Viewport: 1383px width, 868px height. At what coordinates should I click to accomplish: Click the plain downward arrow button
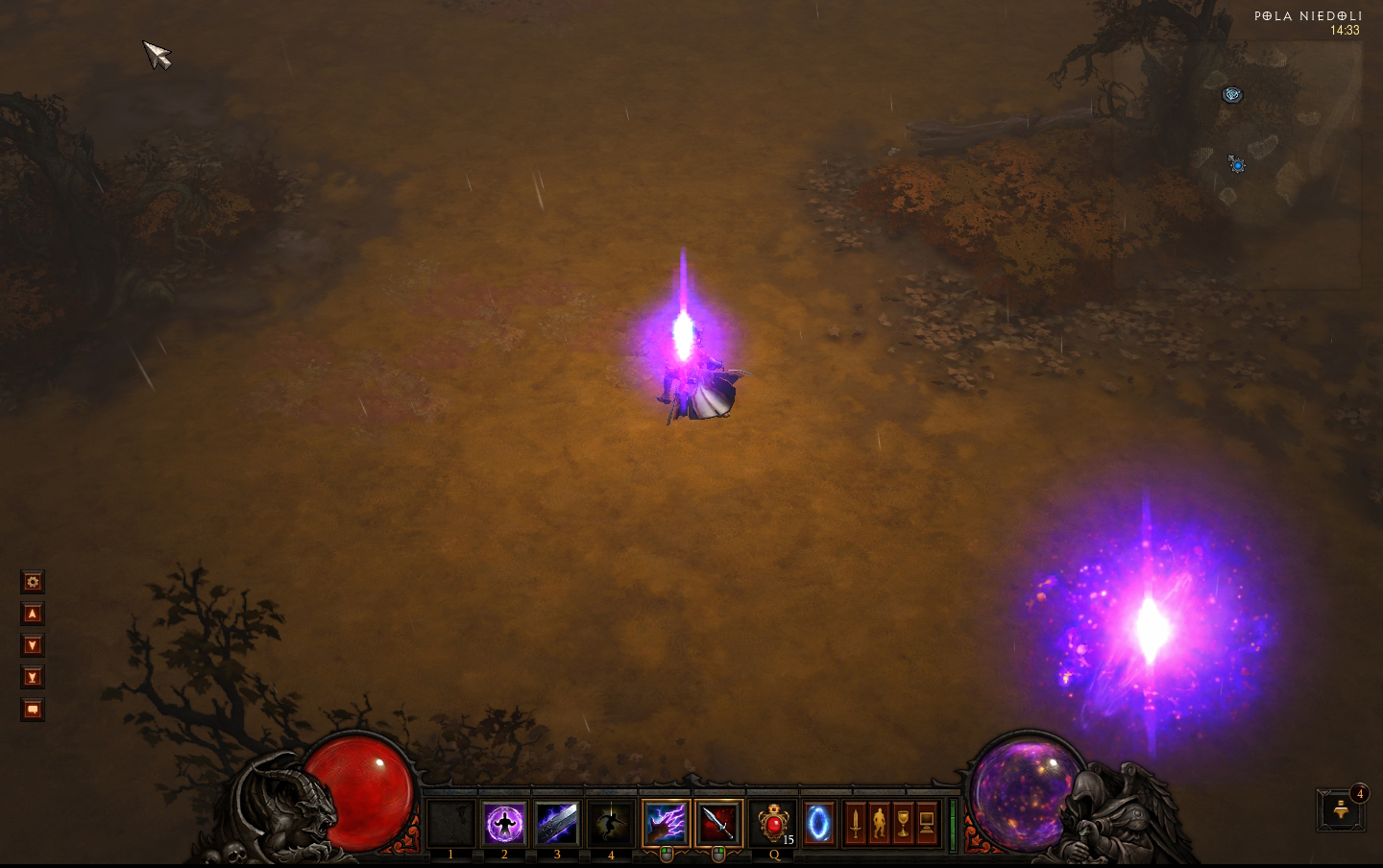coord(33,645)
